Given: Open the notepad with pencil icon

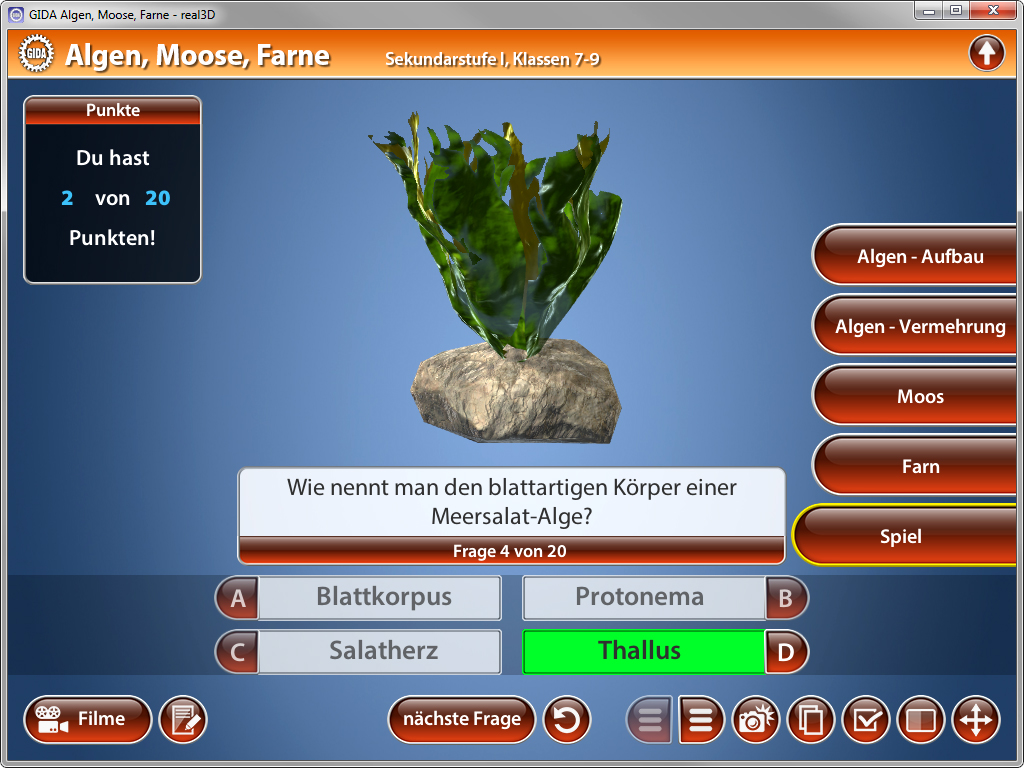Looking at the screenshot, I should coord(183,720).
